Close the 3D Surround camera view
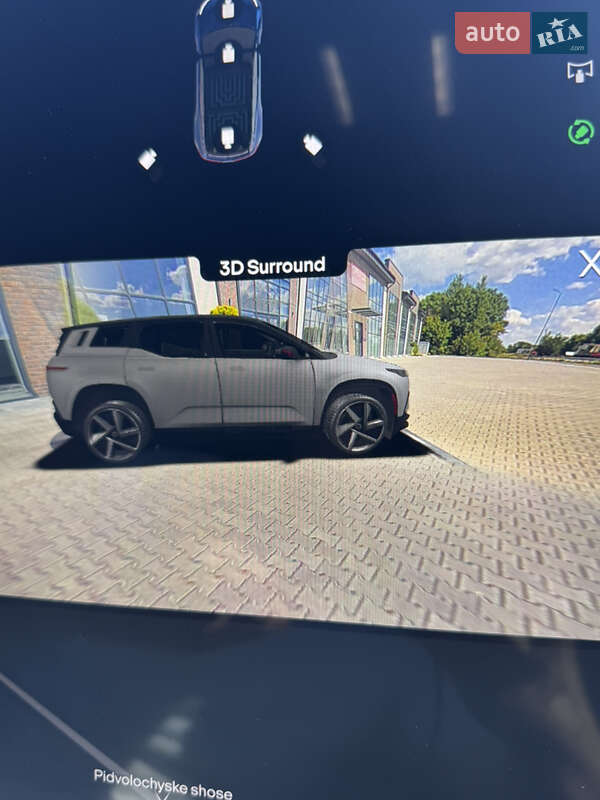 click(x=589, y=264)
